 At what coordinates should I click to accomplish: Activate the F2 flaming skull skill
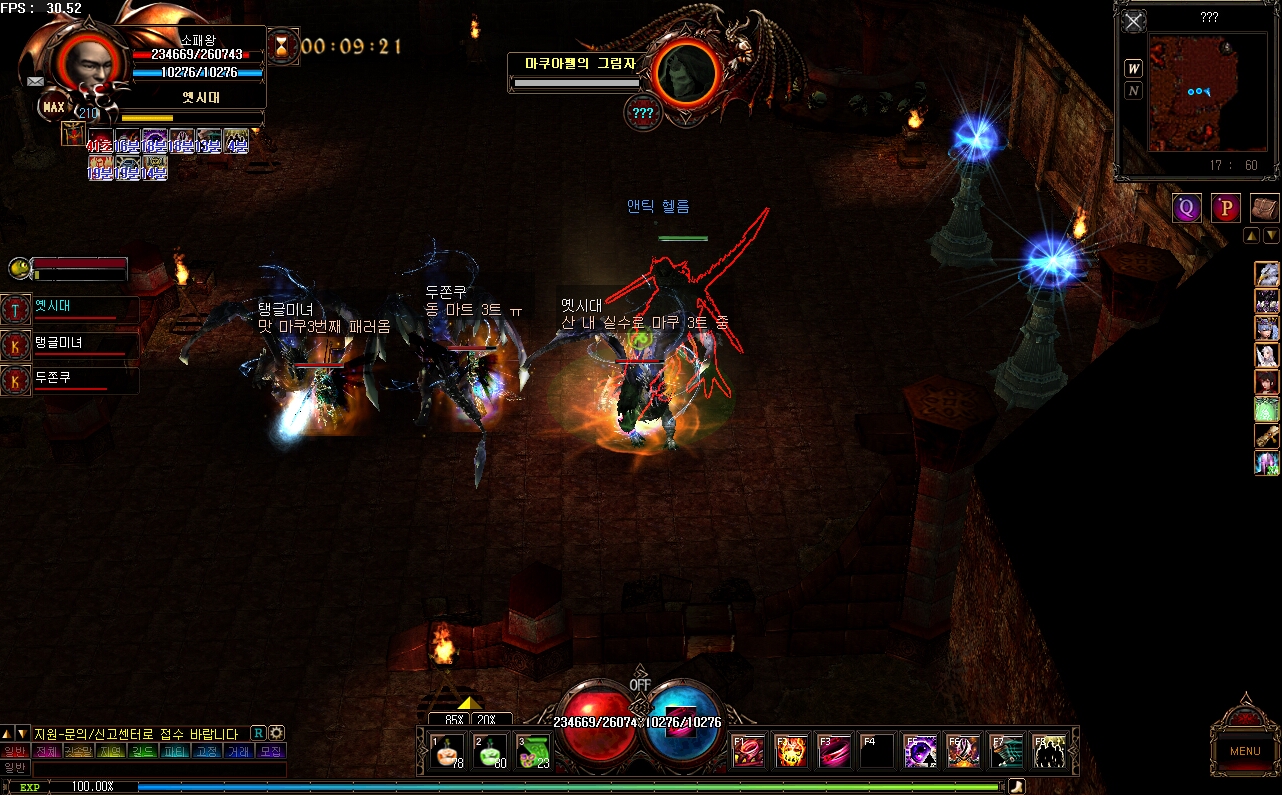coord(791,751)
